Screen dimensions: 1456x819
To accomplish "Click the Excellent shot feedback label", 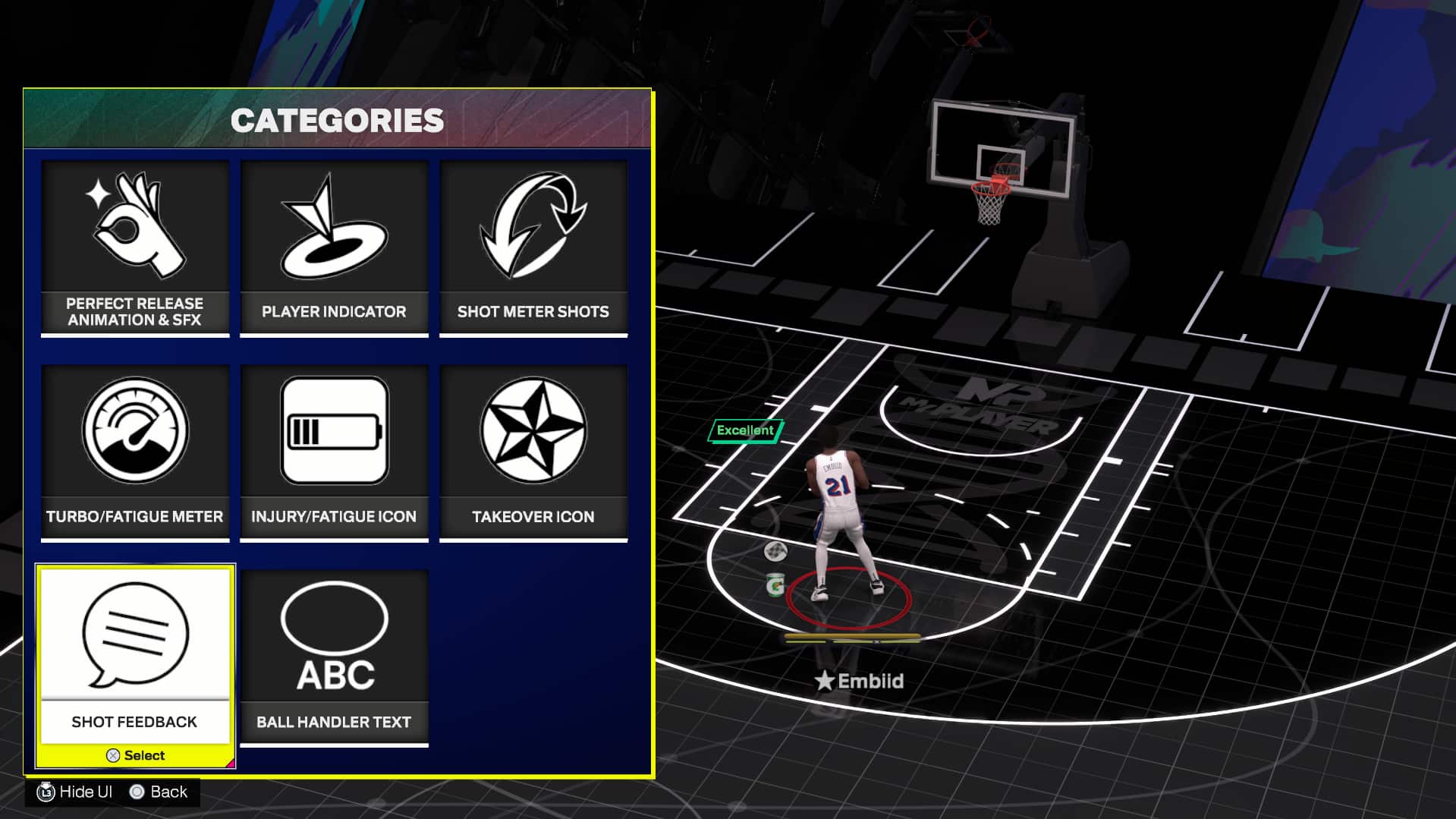I will point(744,430).
